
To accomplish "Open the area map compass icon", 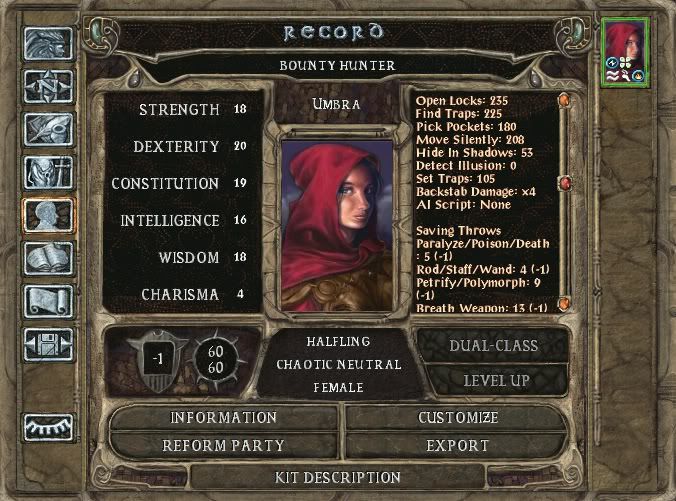I will [x=47, y=87].
